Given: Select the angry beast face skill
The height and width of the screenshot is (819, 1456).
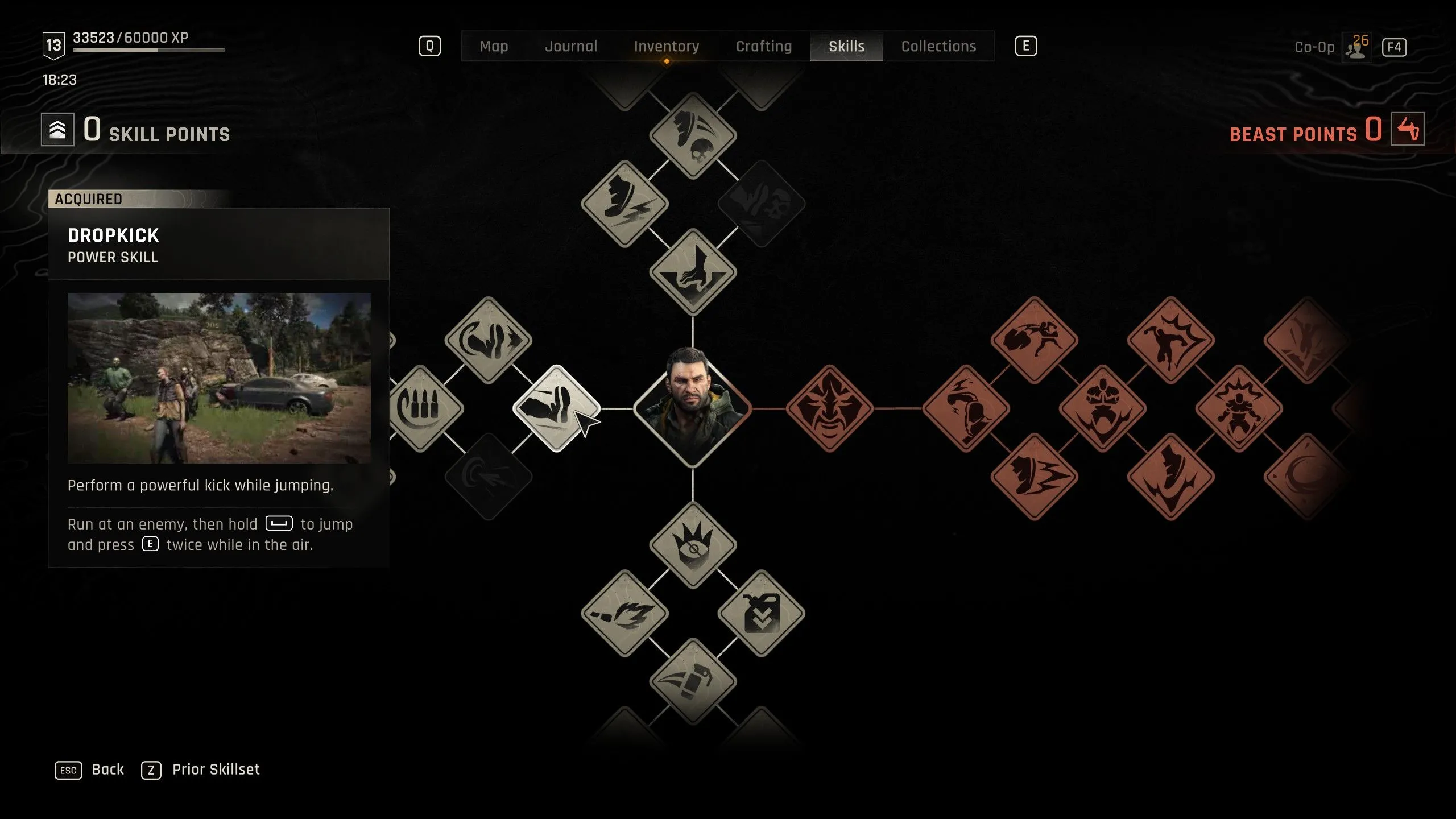Looking at the screenshot, I should point(829,408).
